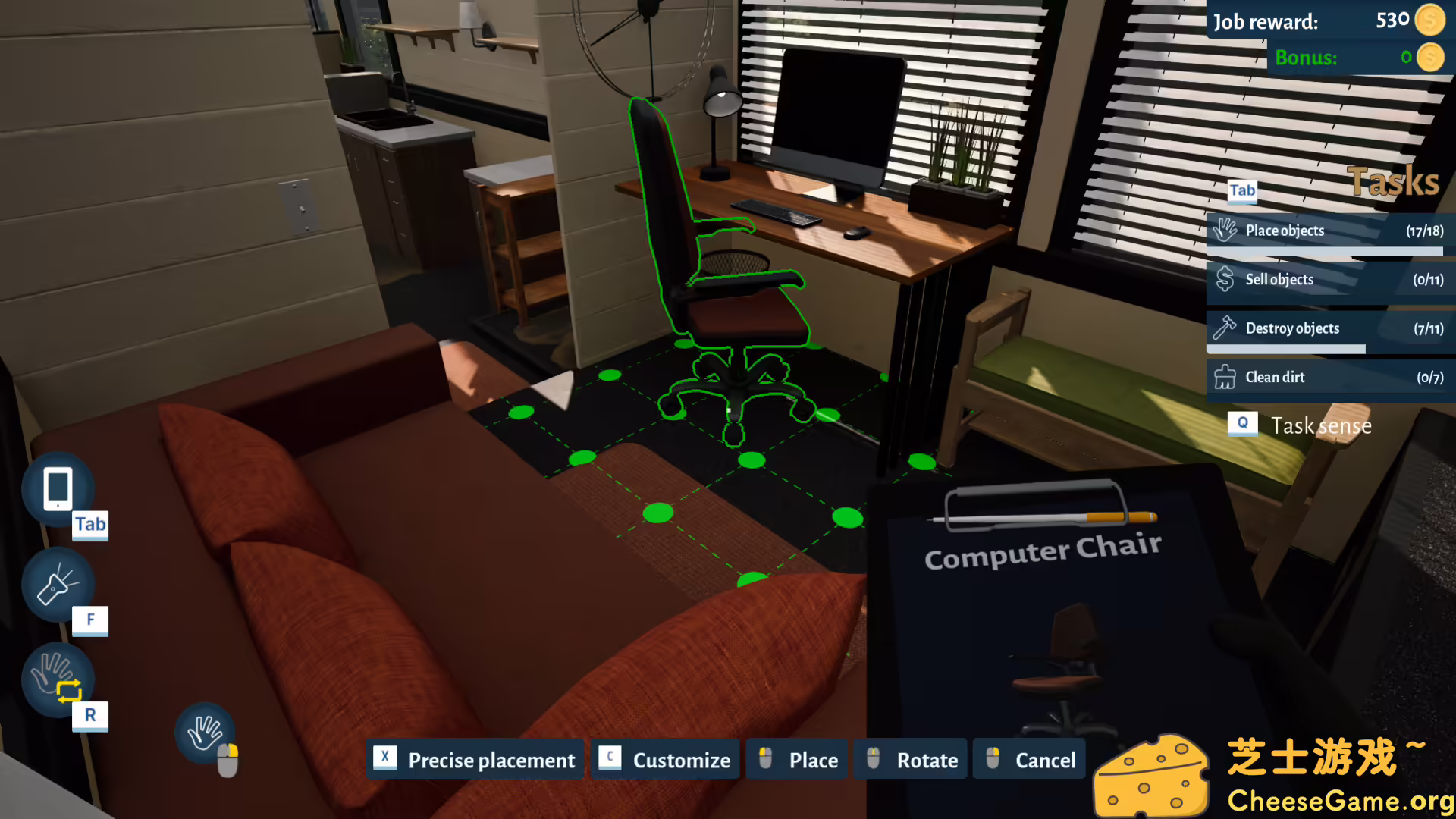Open the Customize options
Viewport: 1456px width, 819px height.
pos(665,759)
